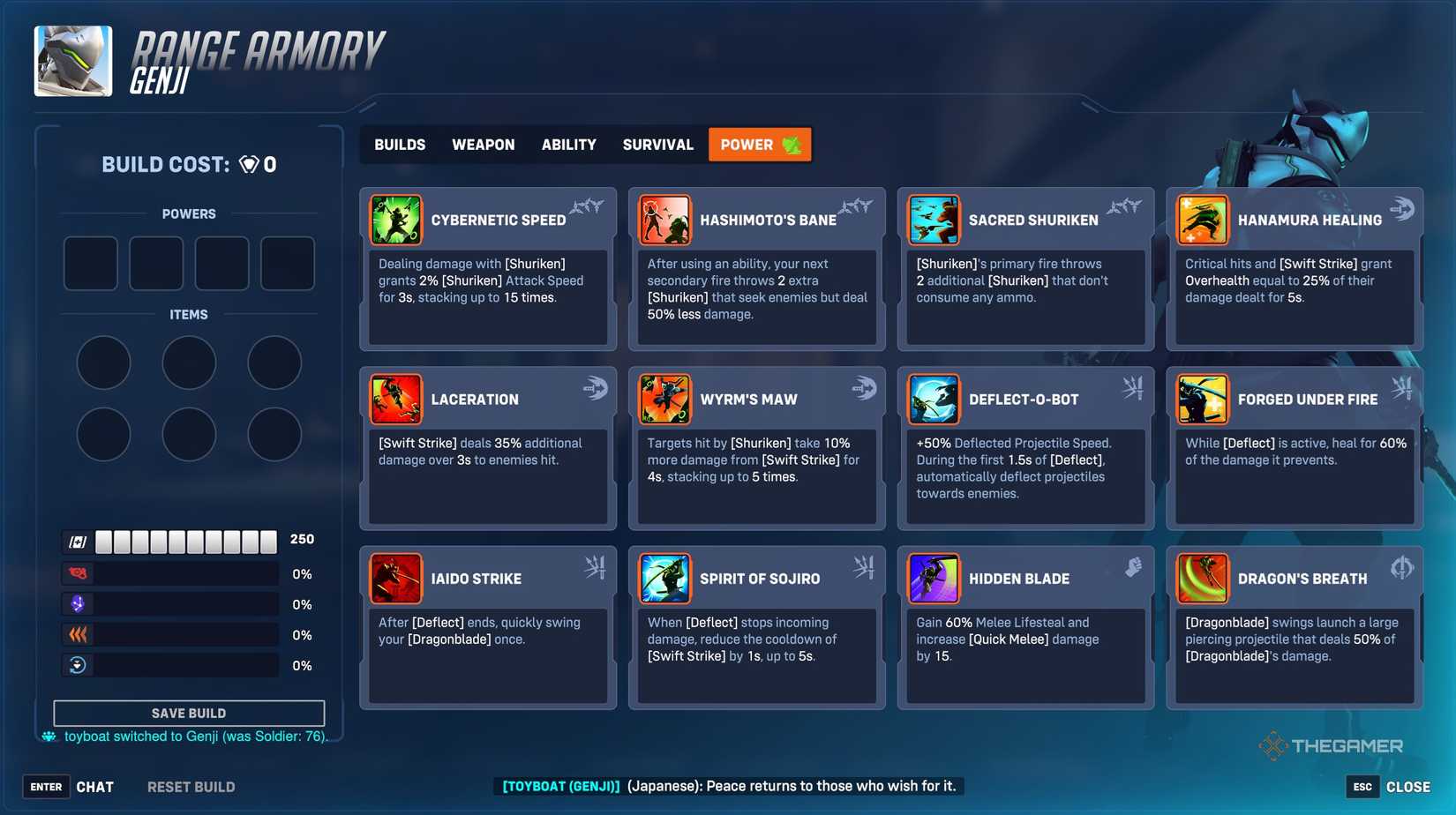The height and width of the screenshot is (815, 1456).
Task: Click Reset Build at the bottom
Action: [x=191, y=786]
